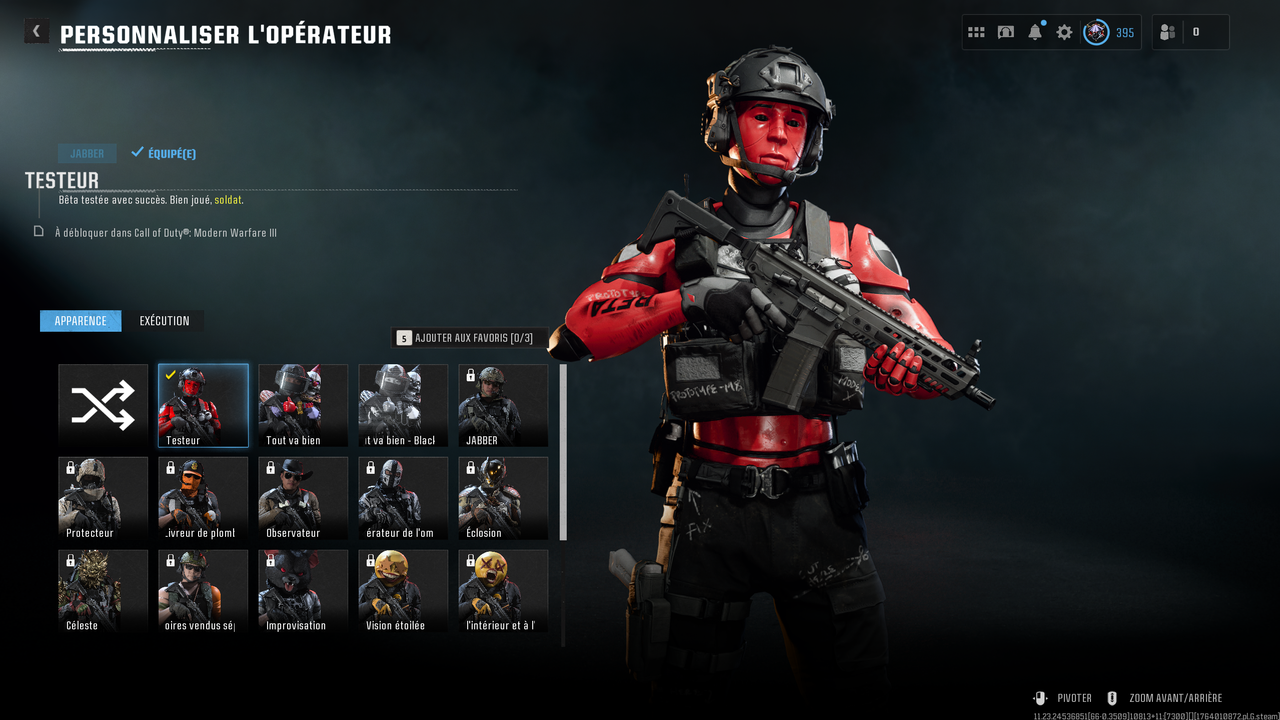
Task: Select the Tout va bien skin
Action: tap(303, 405)
